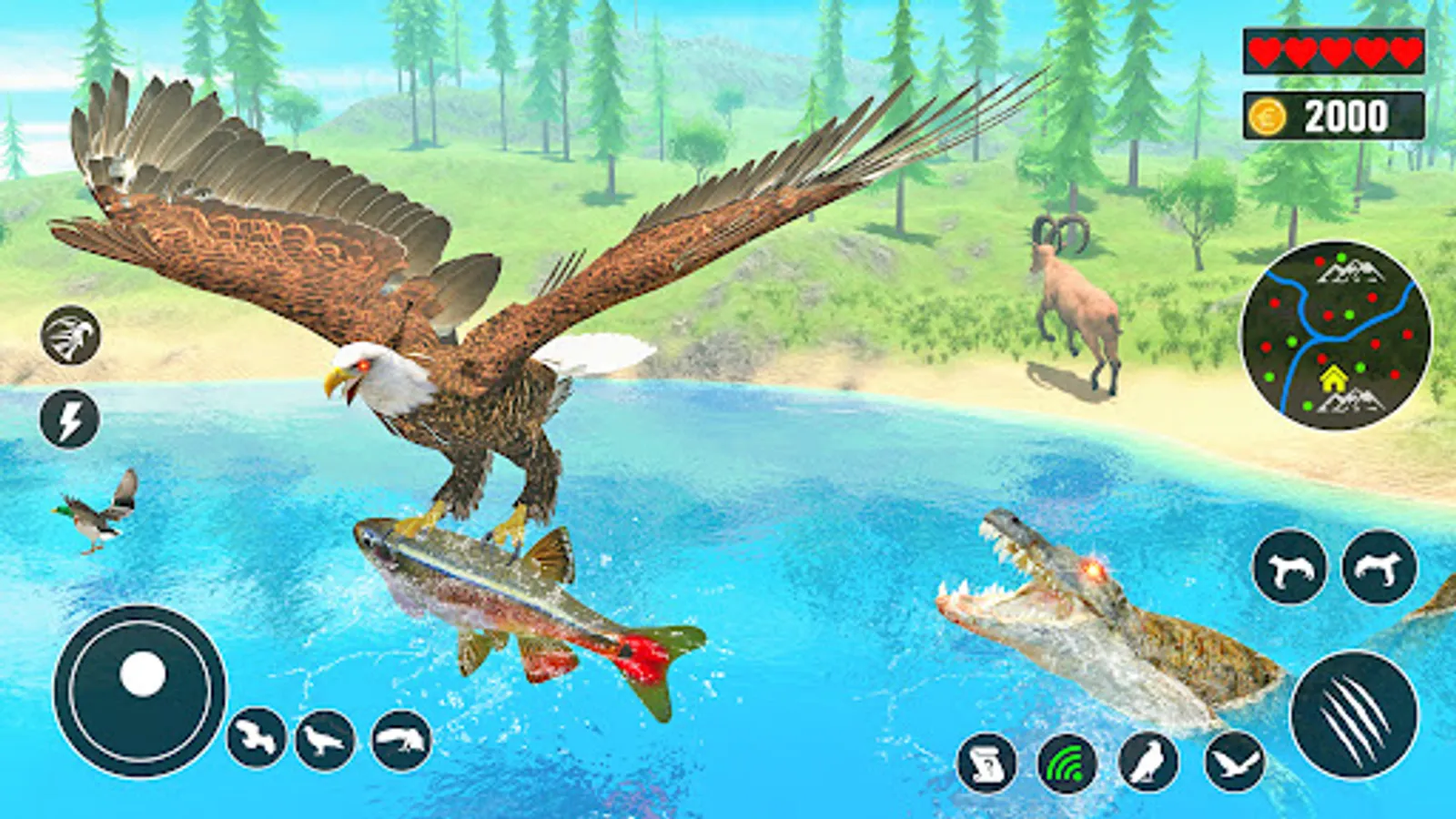
Task: Trigger the lightning bolt boost ability
Action: (x=70, y=420)
